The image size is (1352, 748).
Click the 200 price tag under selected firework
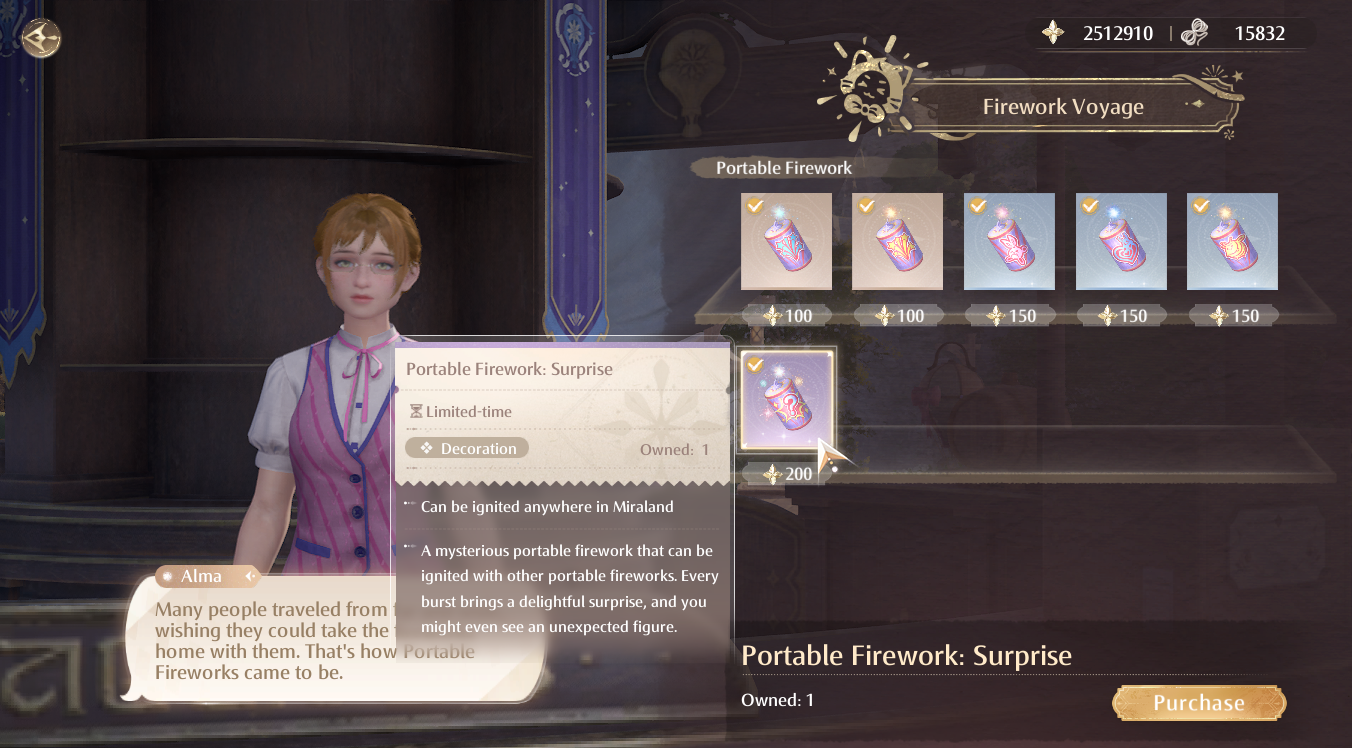[786, 473]
